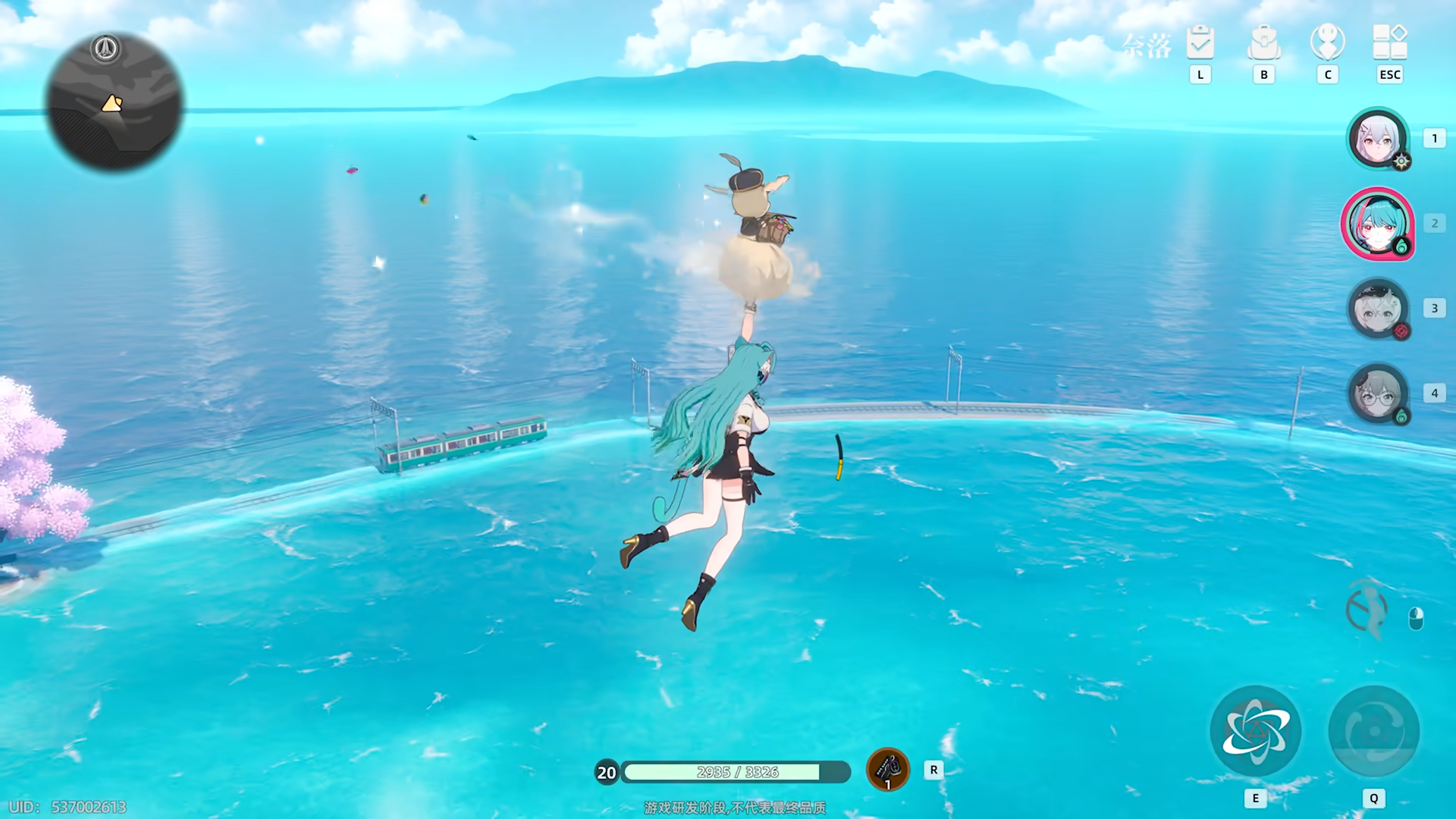Open the main menu grid icon
The image size is (1456, 819).
coord(1390,42)
